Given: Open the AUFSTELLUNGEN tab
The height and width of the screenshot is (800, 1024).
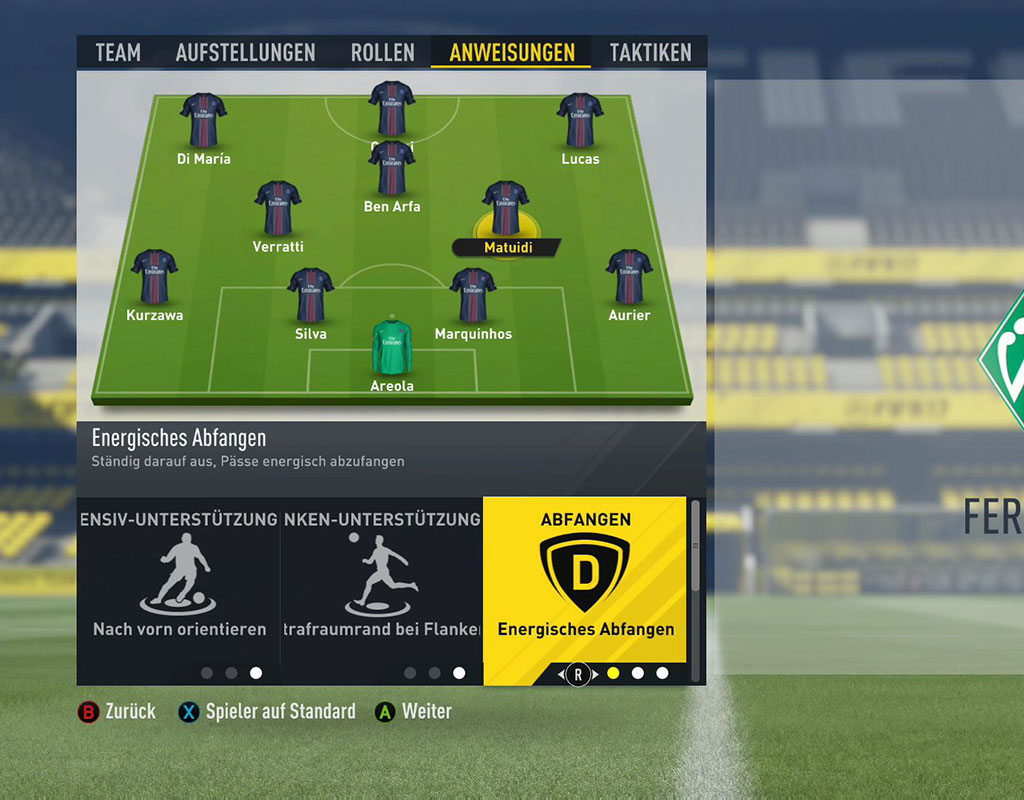Looking at the screenshot, I should coord(245,53).
